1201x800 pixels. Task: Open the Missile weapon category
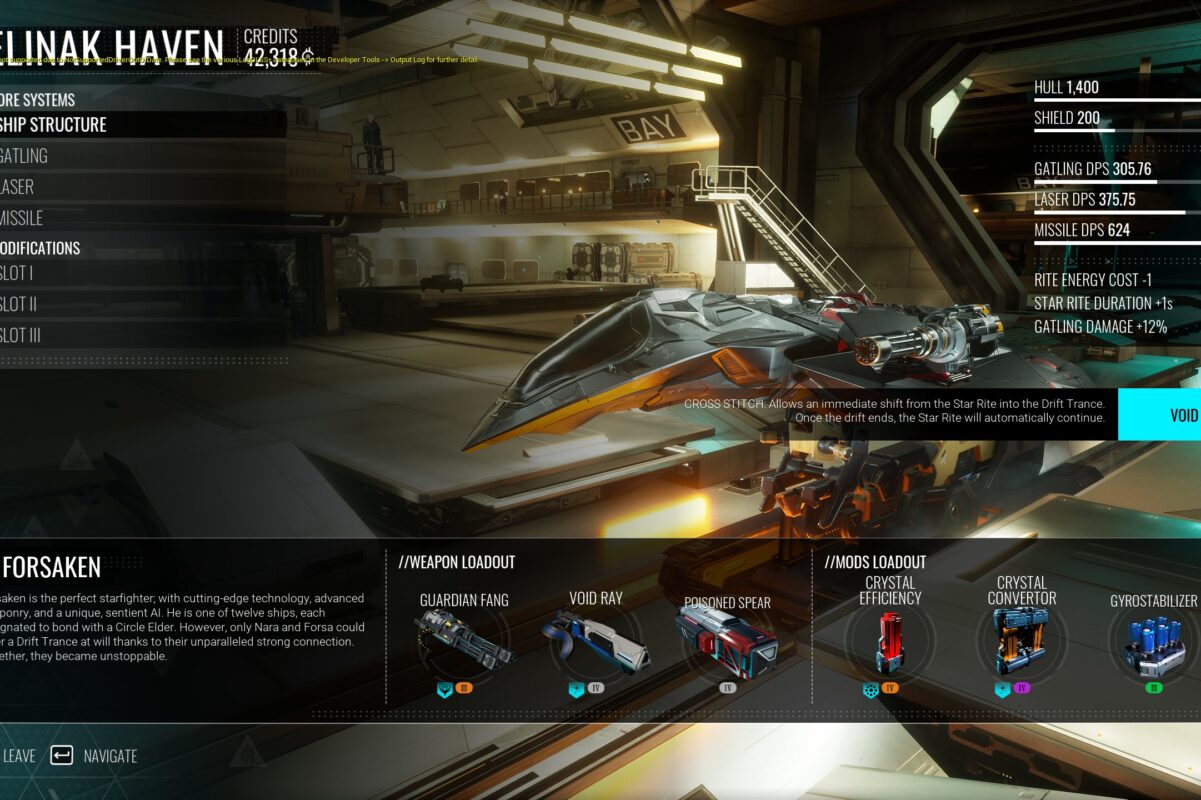click(22, 218)
